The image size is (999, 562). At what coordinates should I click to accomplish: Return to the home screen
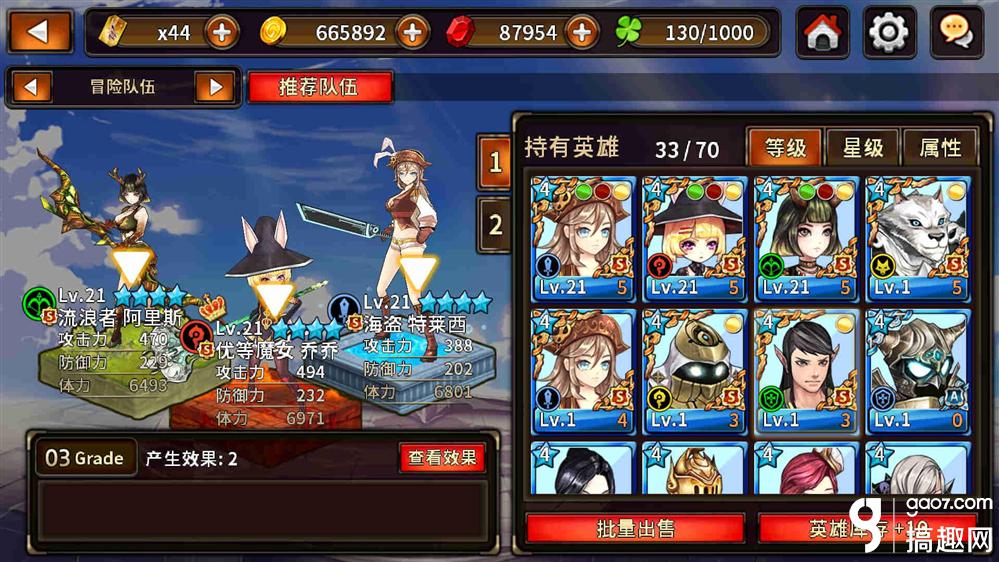click(822, 33)
